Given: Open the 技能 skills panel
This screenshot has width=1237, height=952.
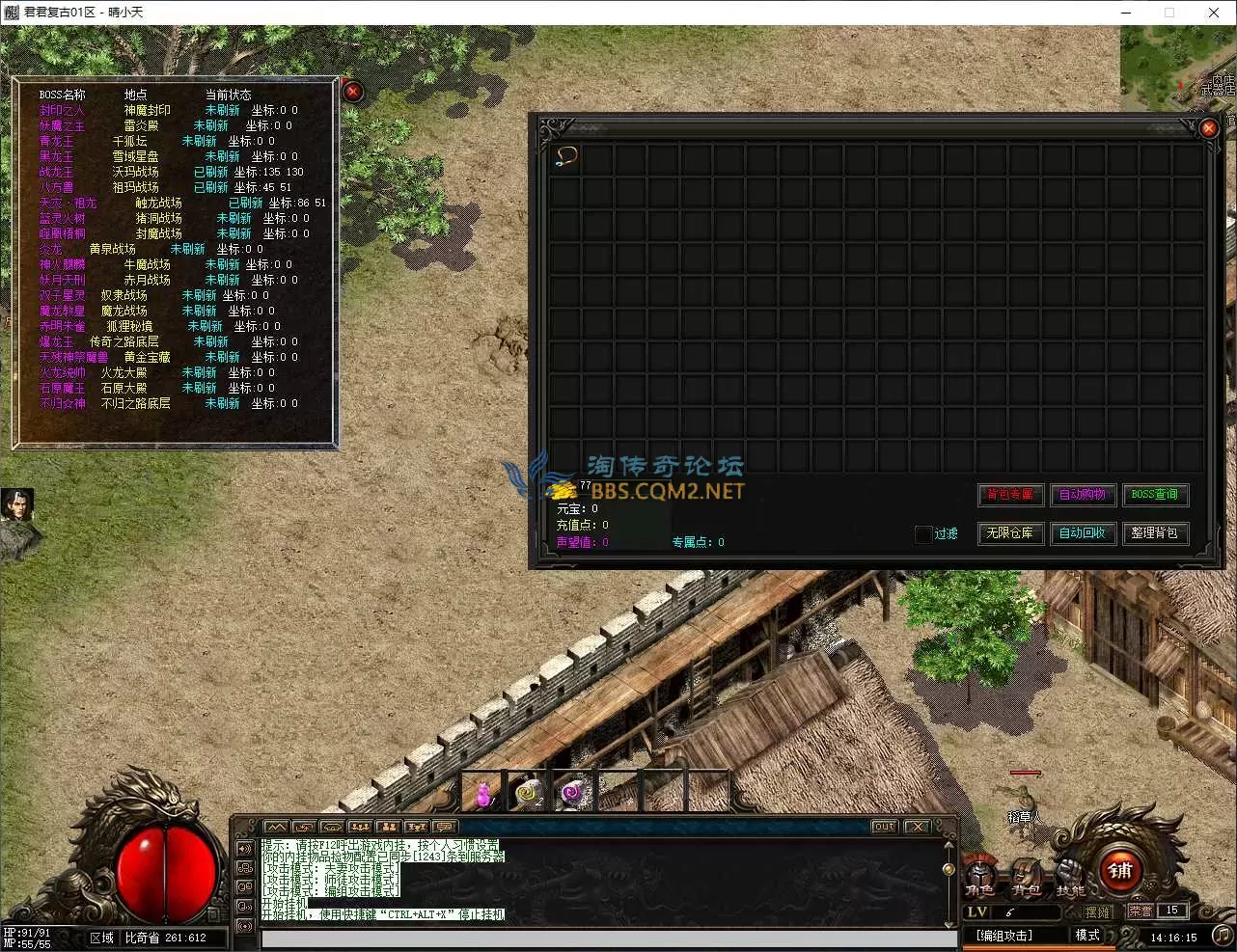Looking at the screenshot, I should coord(1070,880).
